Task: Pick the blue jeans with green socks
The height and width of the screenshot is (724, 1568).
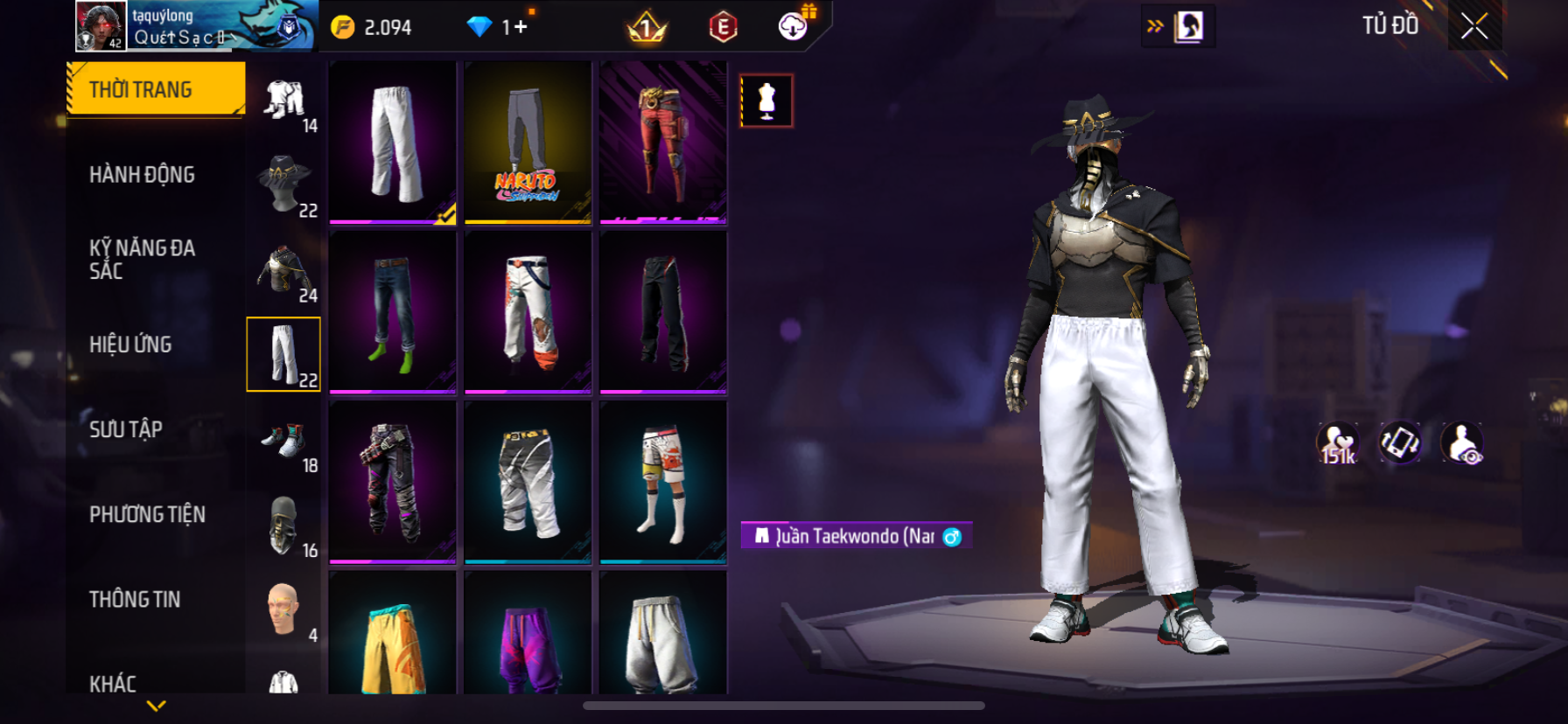Action: click(393, 312)
